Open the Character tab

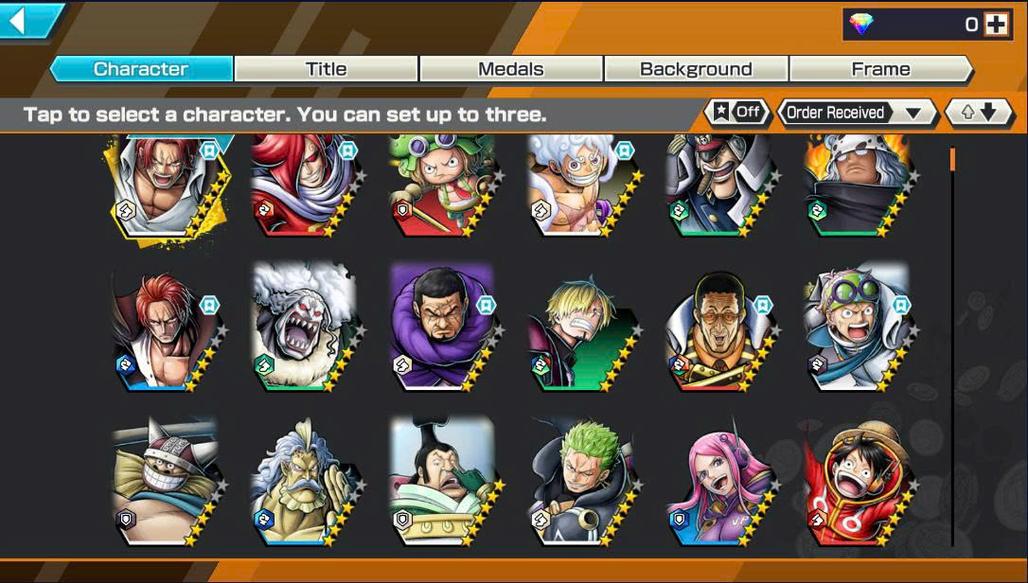tap(141, 69)
